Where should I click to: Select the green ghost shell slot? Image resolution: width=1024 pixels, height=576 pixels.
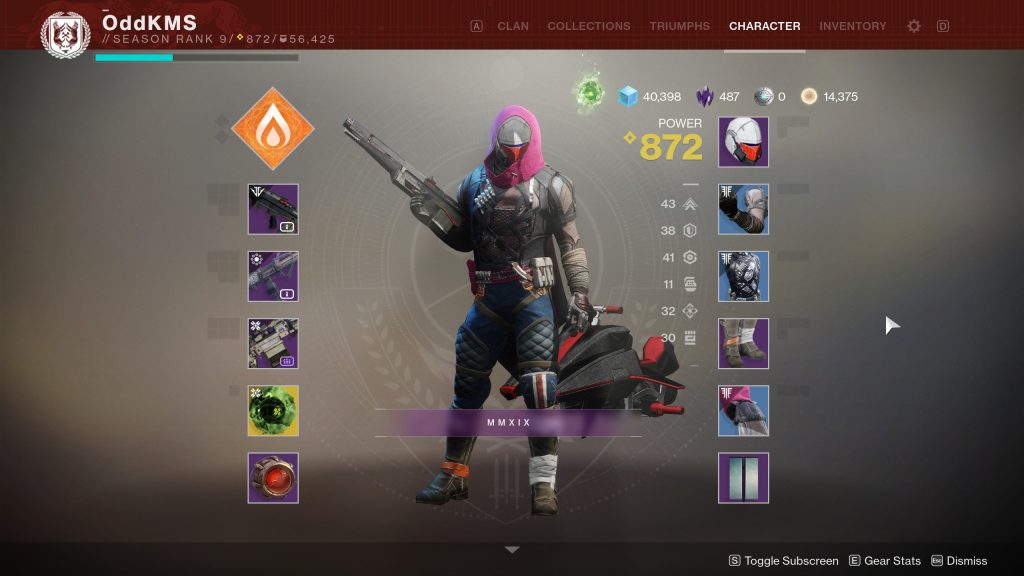pyautogui.click(x=273, y=410)
